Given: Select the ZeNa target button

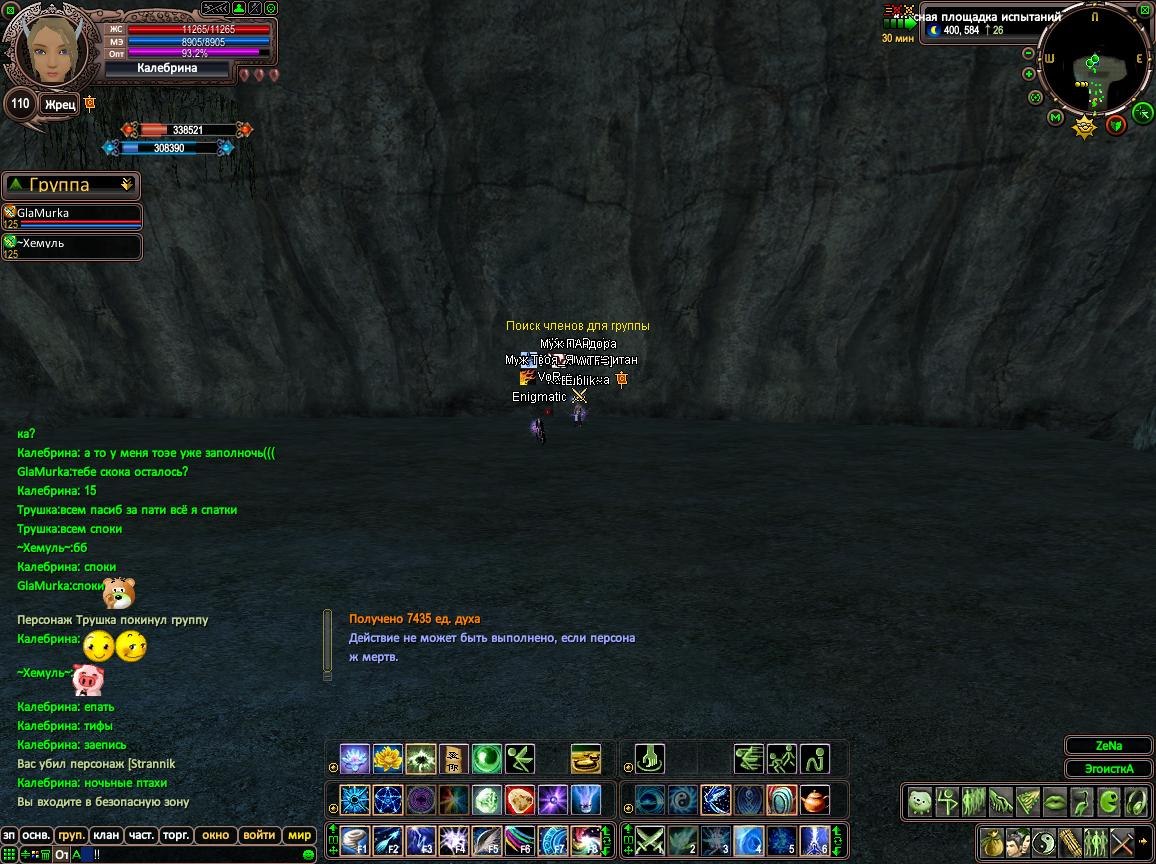Looking at the screenshot, I should pyautogui.click(x=1108, y=746).
